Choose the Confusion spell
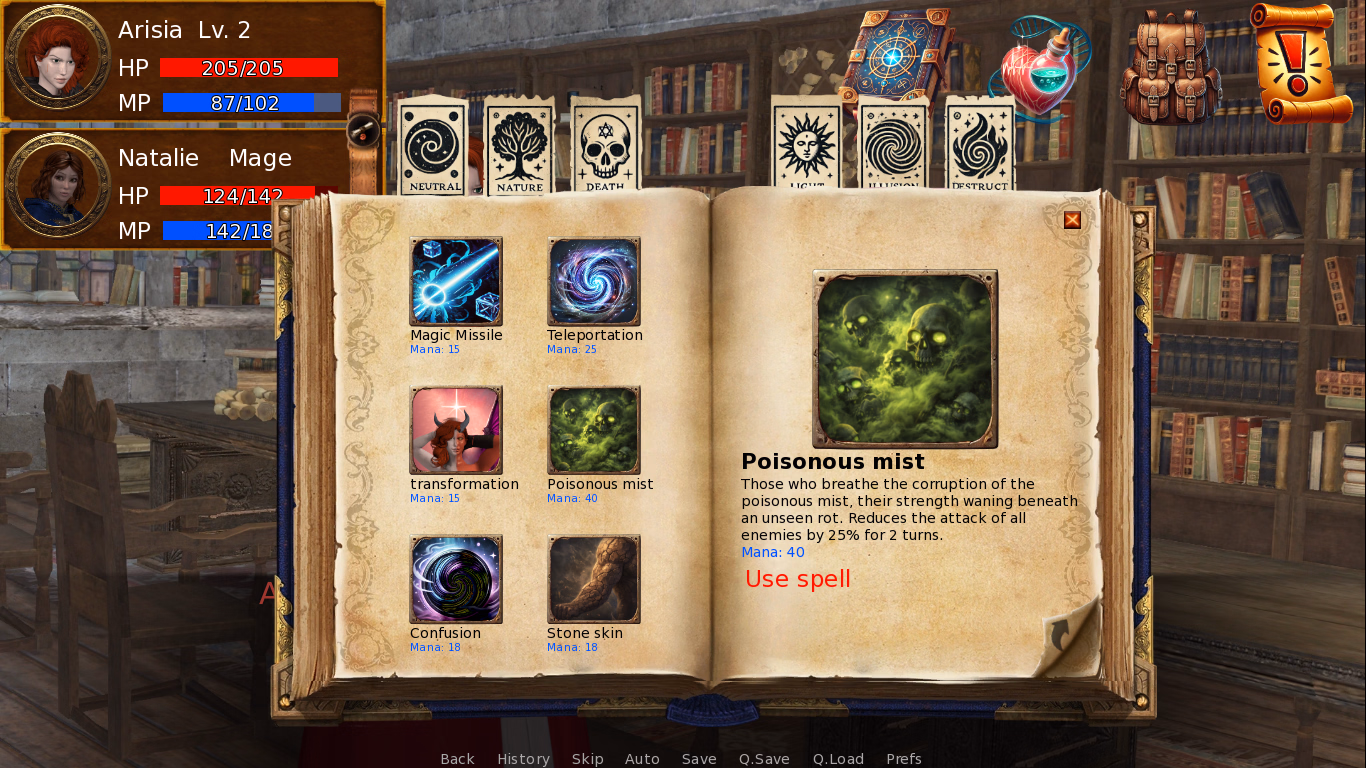The width and height of the screenshot is (1366, 768). point(456,579)
